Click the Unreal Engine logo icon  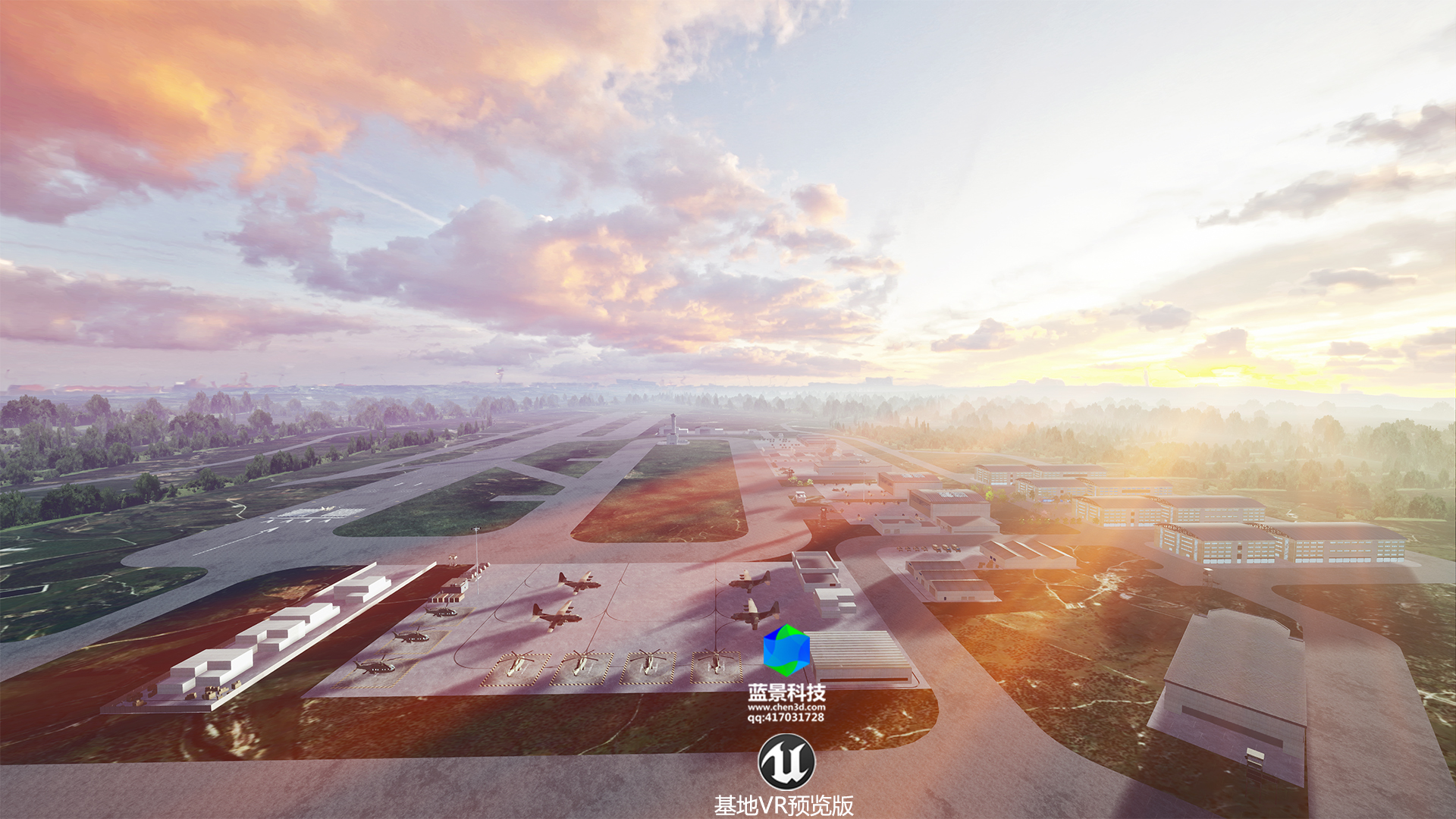point(786,762)
